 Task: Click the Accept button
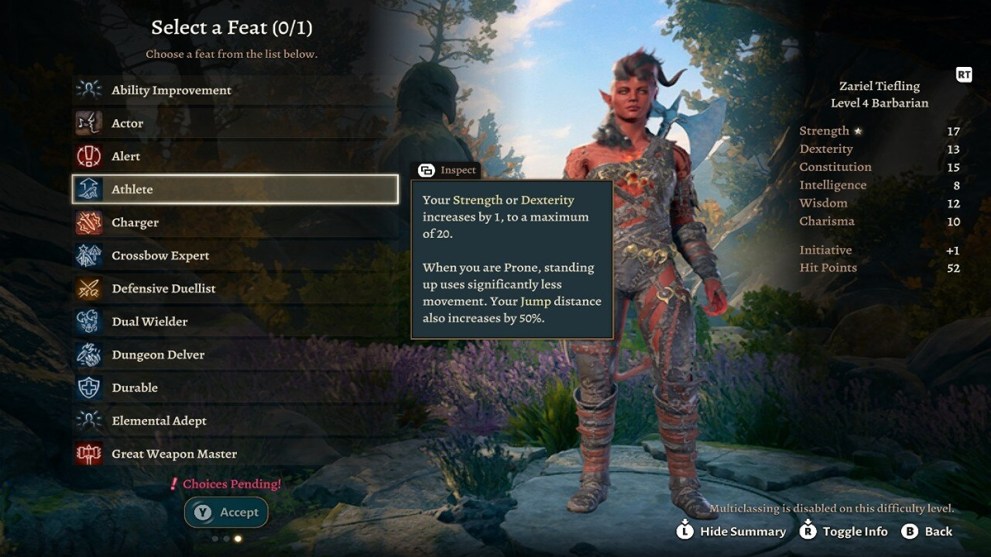click(226, 512)
